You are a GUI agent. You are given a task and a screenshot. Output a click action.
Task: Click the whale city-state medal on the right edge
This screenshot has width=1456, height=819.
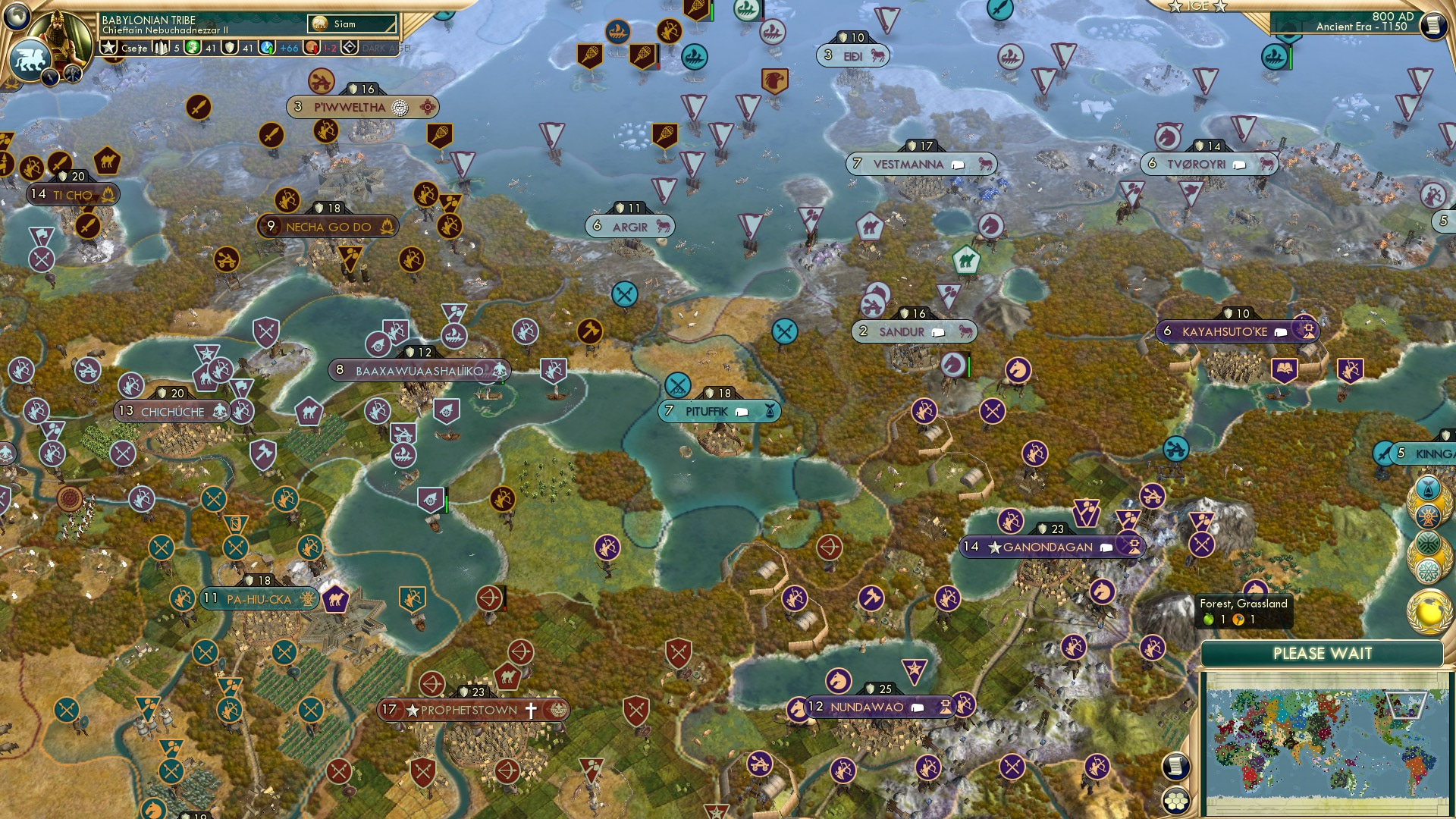tap(1428, 488)
